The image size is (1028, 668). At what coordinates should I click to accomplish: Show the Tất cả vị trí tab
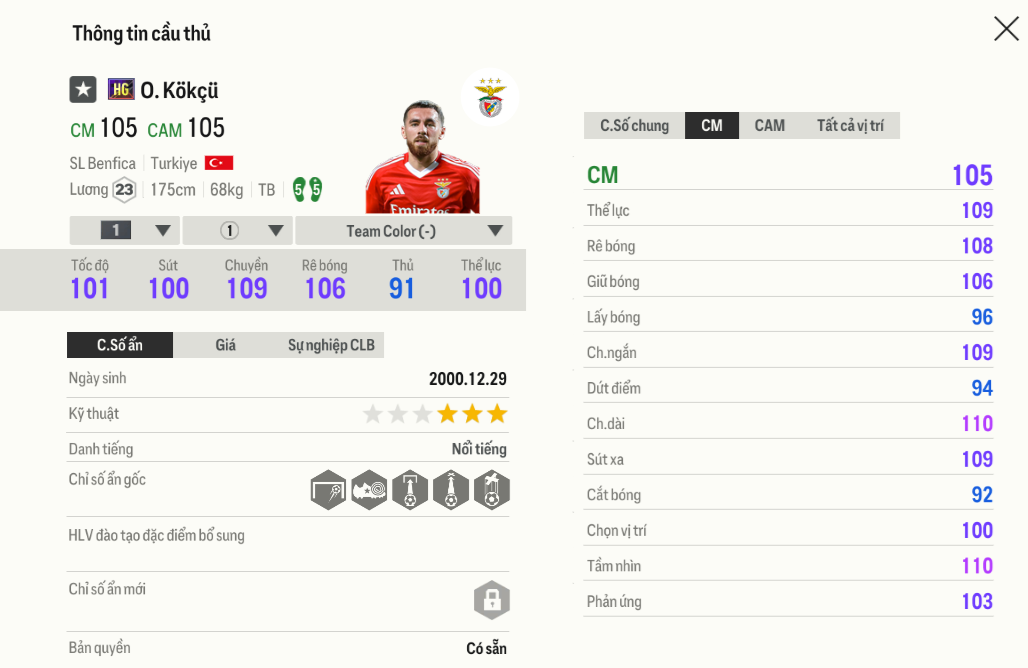click(849, 125)
